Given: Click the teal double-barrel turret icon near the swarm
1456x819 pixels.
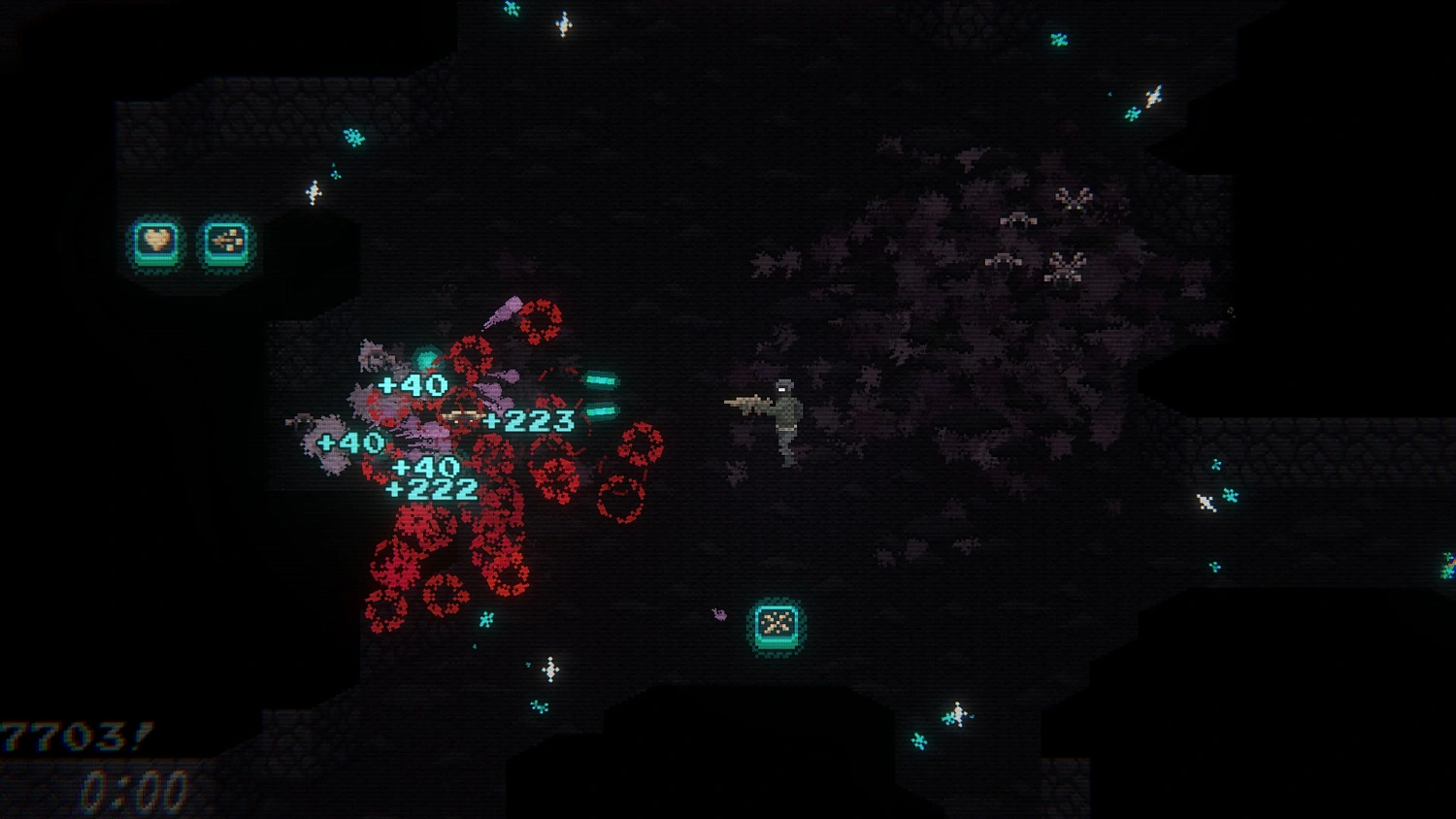Looking at the screenshot, I should click(x=602, y=398).
